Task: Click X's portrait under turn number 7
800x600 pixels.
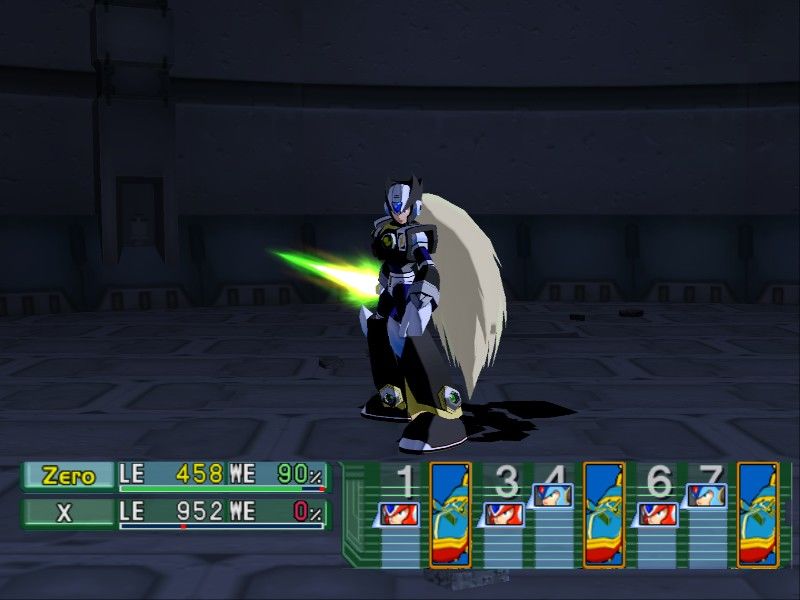Action: tap(707, 494)
